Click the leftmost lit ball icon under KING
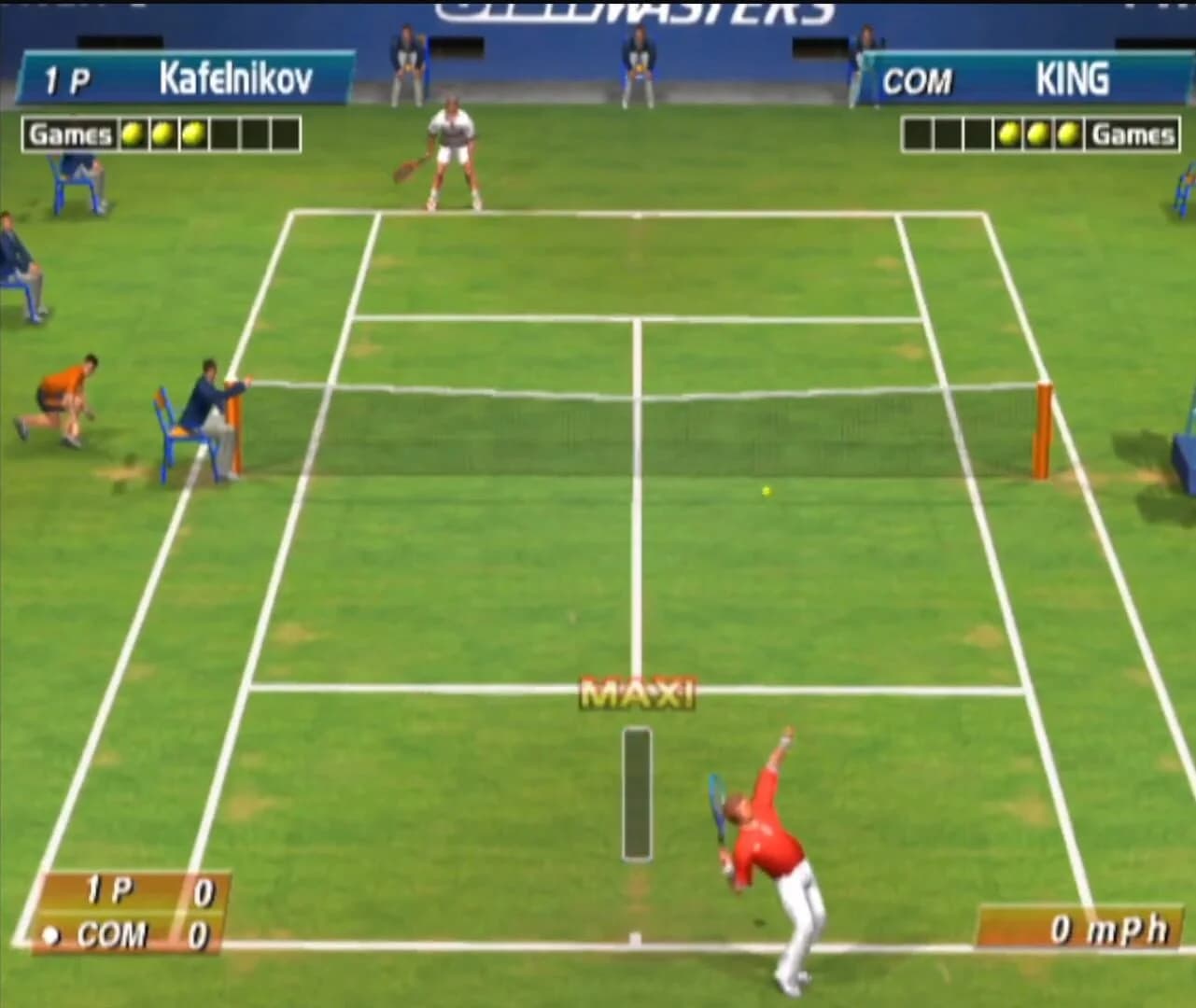1196x1008 pixels. pos(1009,133)
